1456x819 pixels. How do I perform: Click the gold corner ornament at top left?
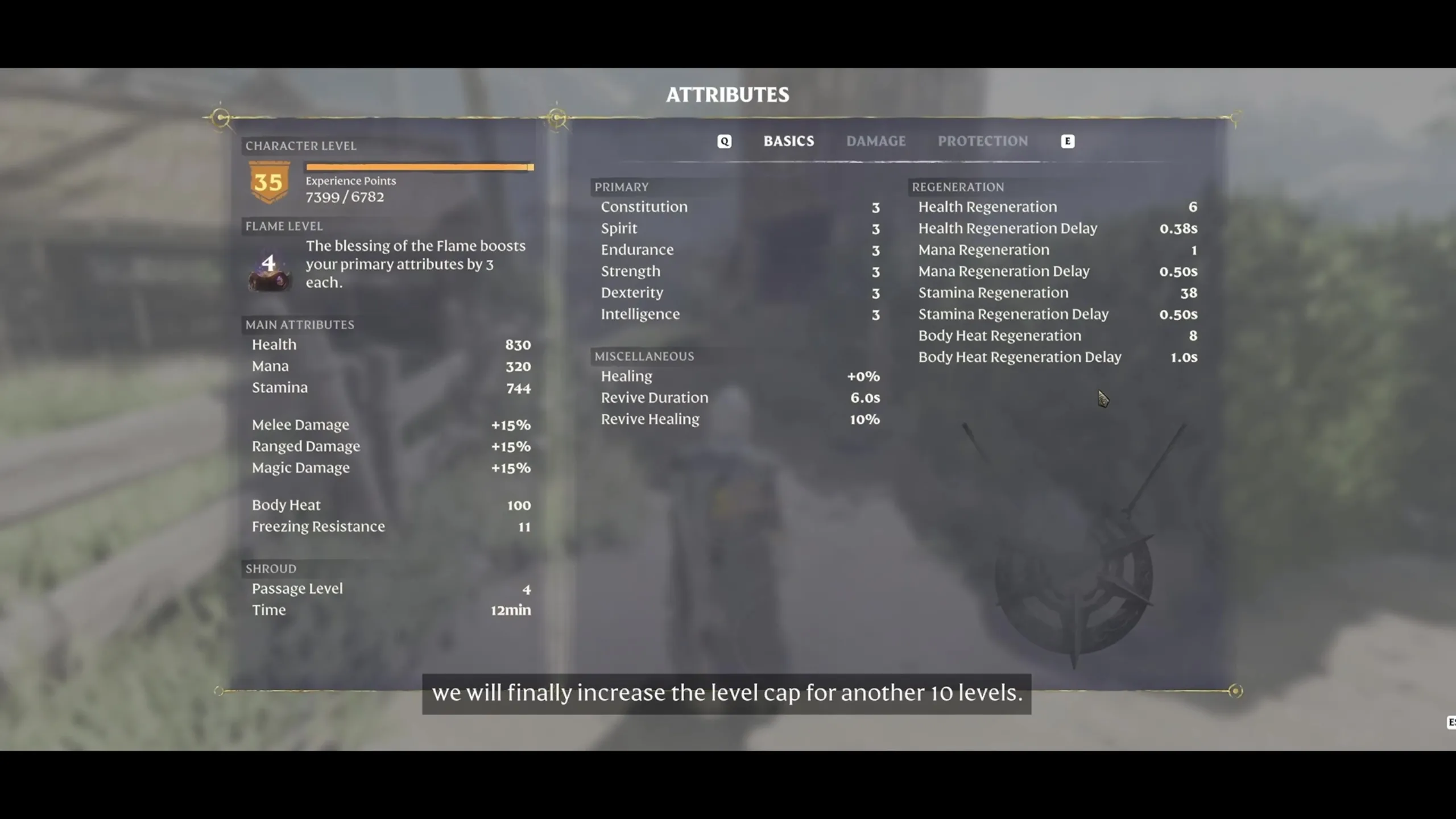coord(221,117)
